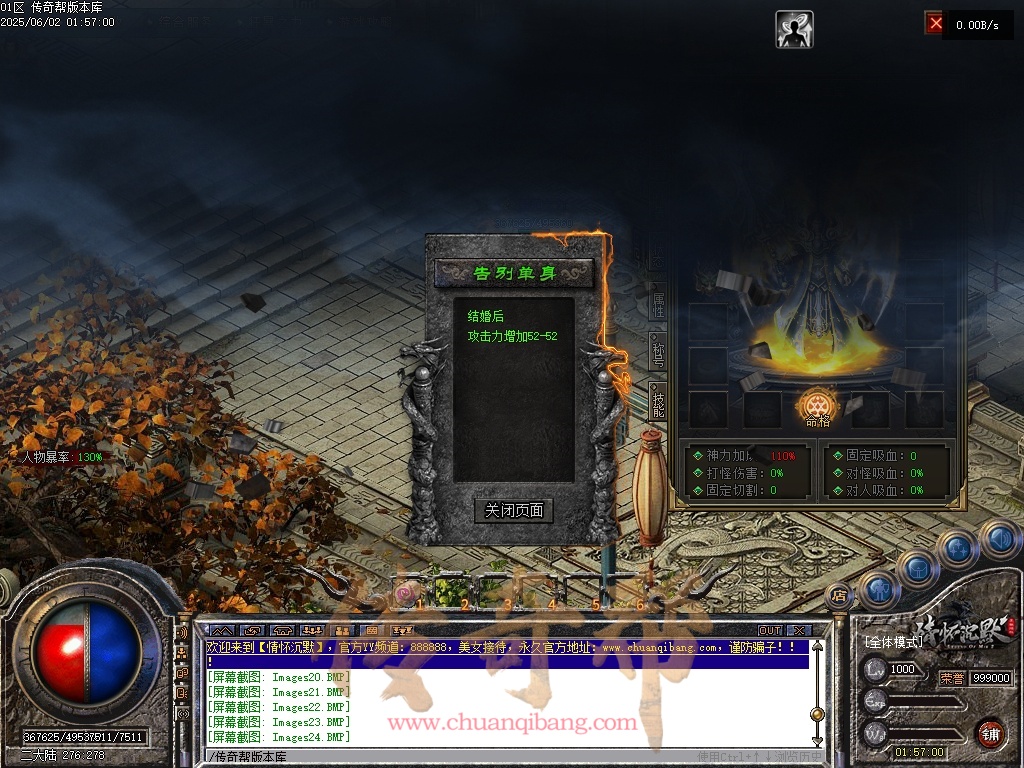Switch to the 属性 attributes tab

click(658, 306)
